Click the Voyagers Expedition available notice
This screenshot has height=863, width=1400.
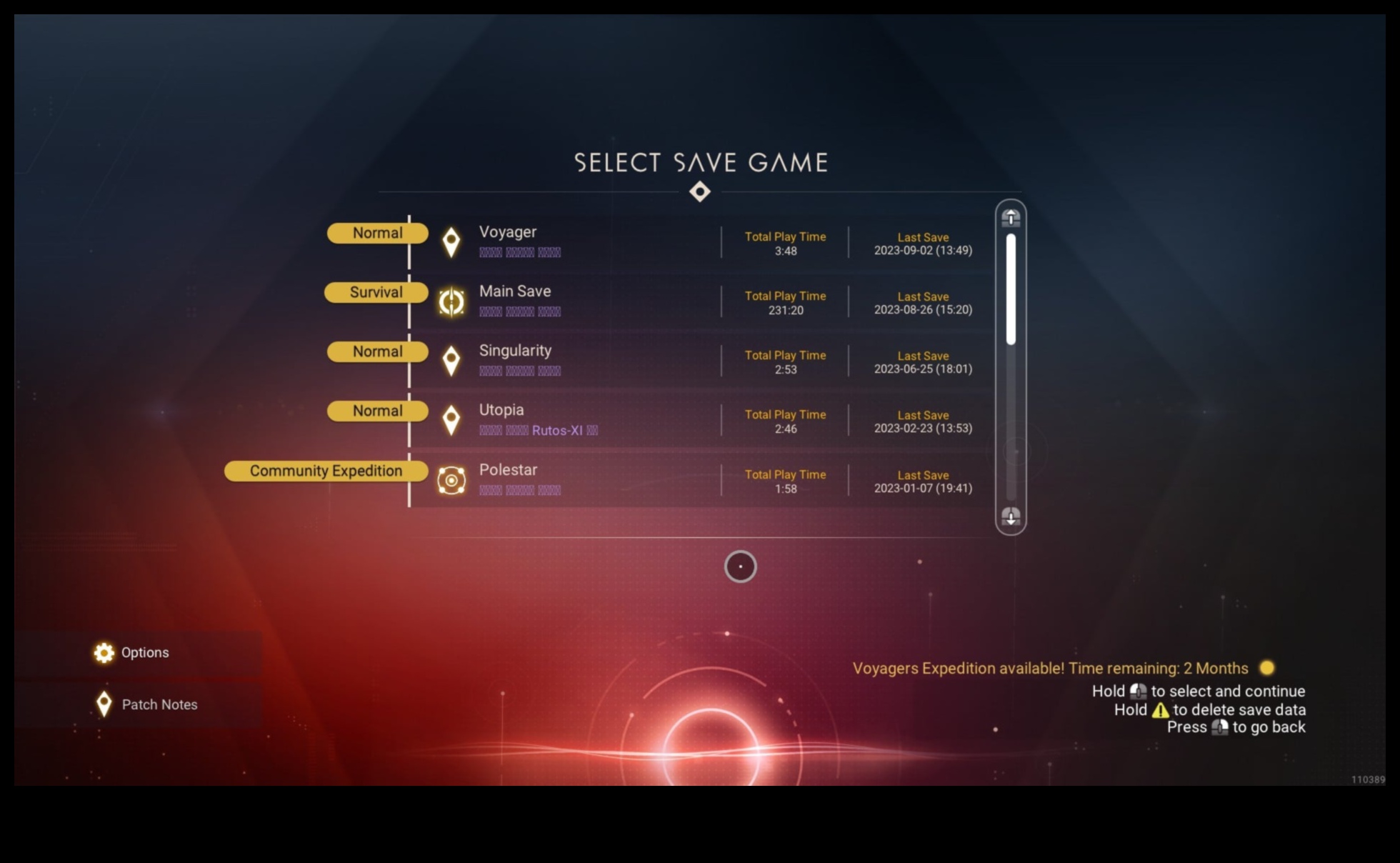pyautogui.click(x=1050, y=669)
